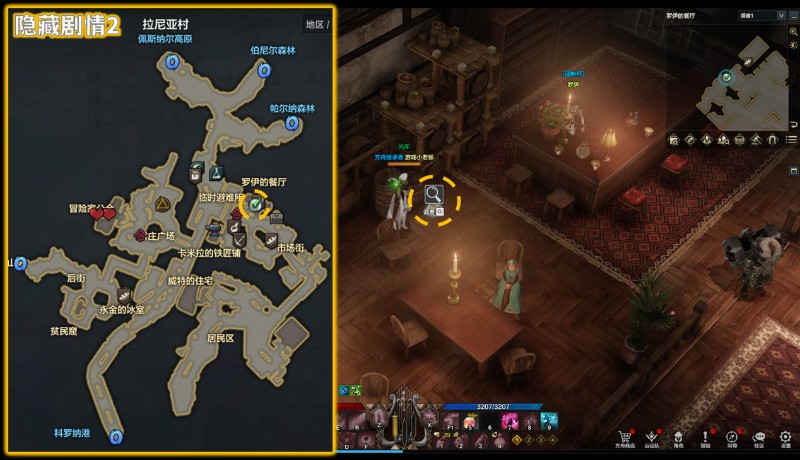Open the Character menu helmet icon
This screenshot has width=800, height=460.
(x=679, y=437)
